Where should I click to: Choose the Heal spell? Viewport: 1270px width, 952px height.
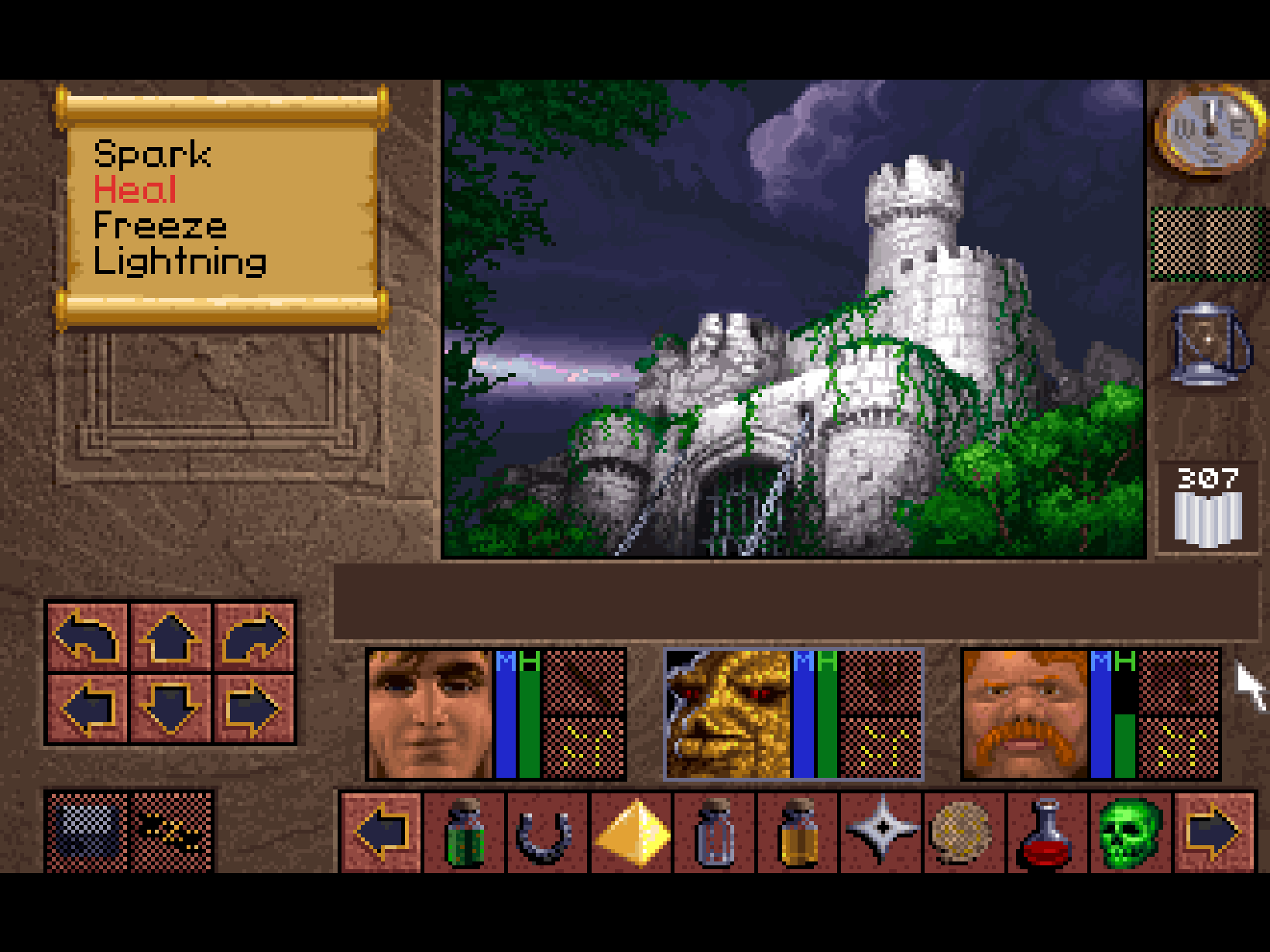136,190
